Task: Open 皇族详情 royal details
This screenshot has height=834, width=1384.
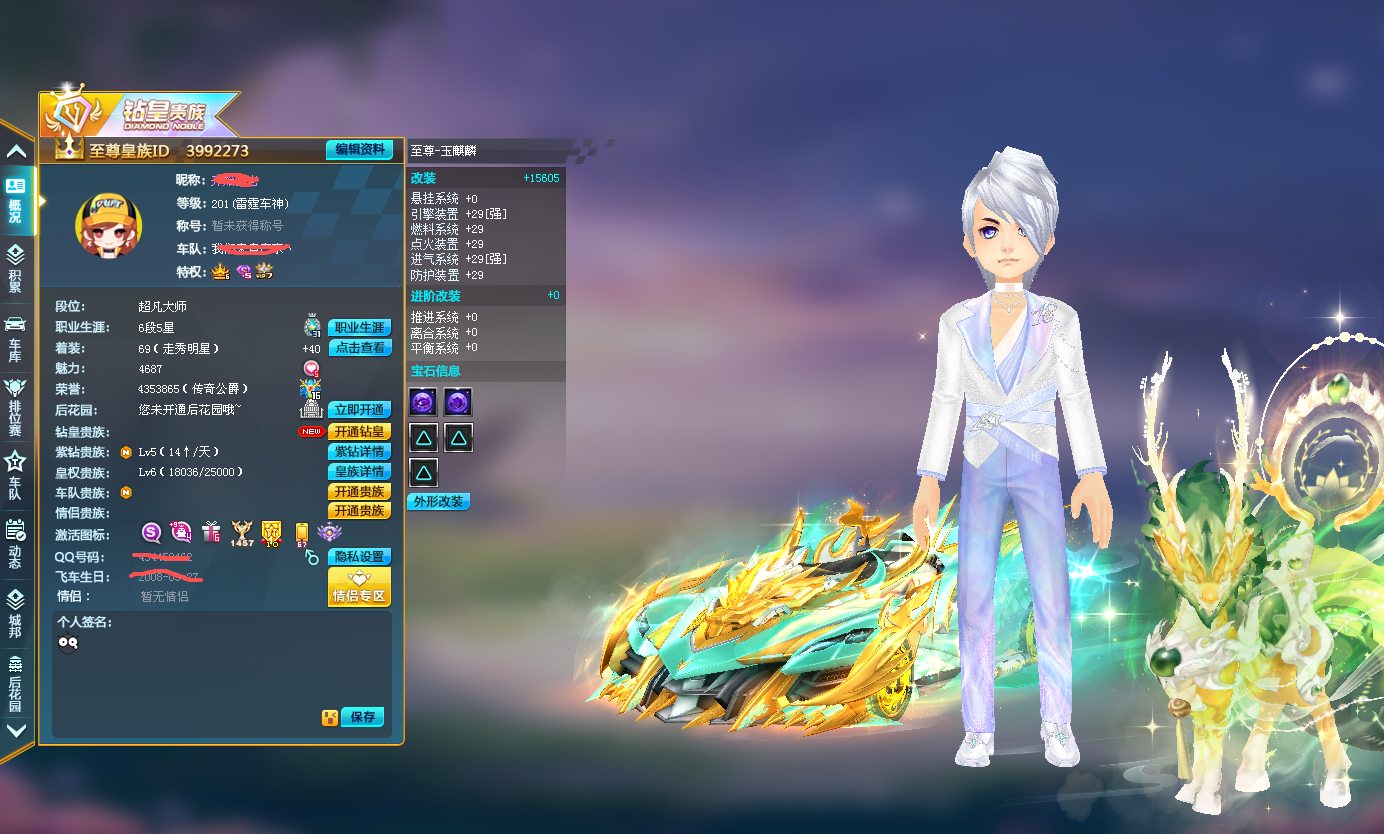Action: pos(359,472)
